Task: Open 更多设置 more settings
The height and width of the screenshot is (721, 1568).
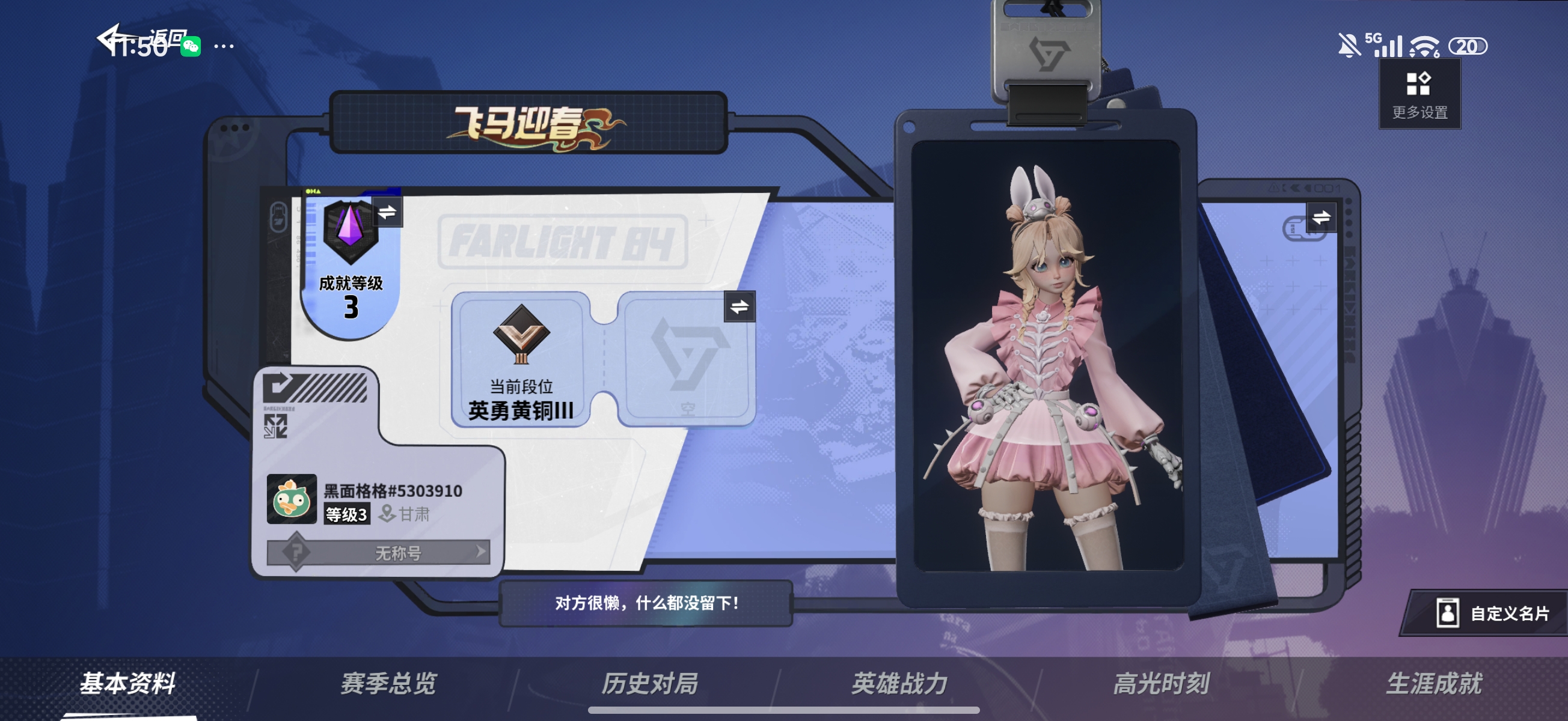Action: pos(1419,94)
